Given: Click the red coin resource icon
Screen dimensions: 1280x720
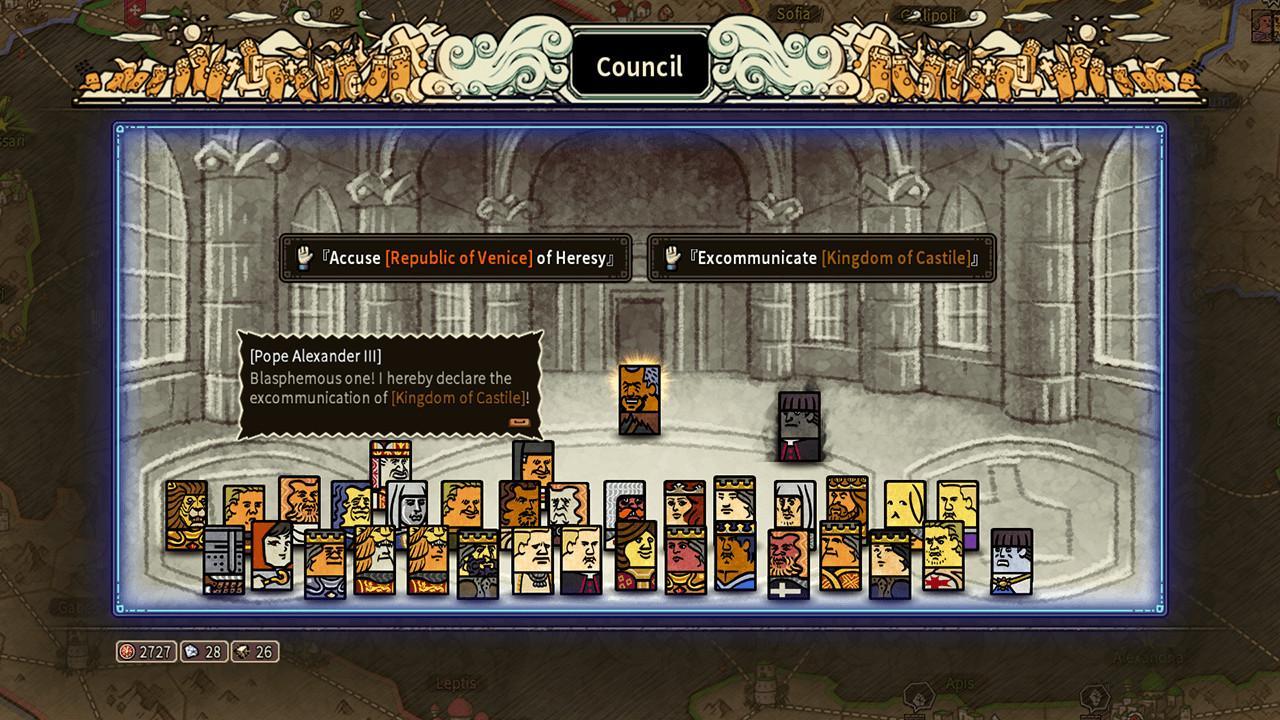Looking at the screenshot, I should (x=128, y=651).
